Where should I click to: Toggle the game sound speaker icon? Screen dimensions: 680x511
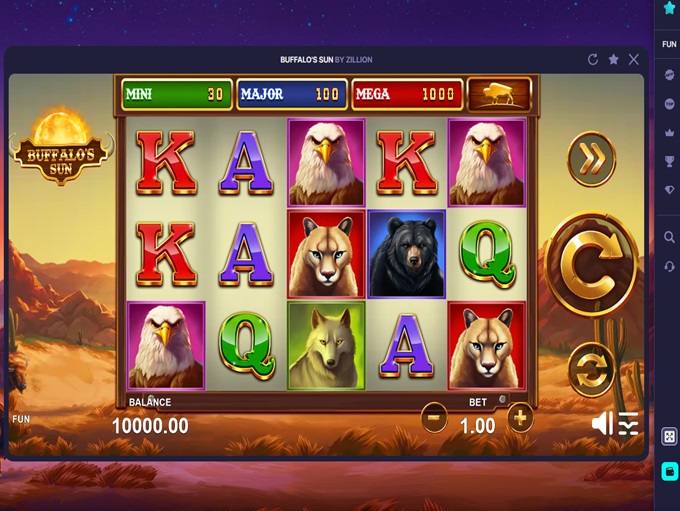[602, 424]
